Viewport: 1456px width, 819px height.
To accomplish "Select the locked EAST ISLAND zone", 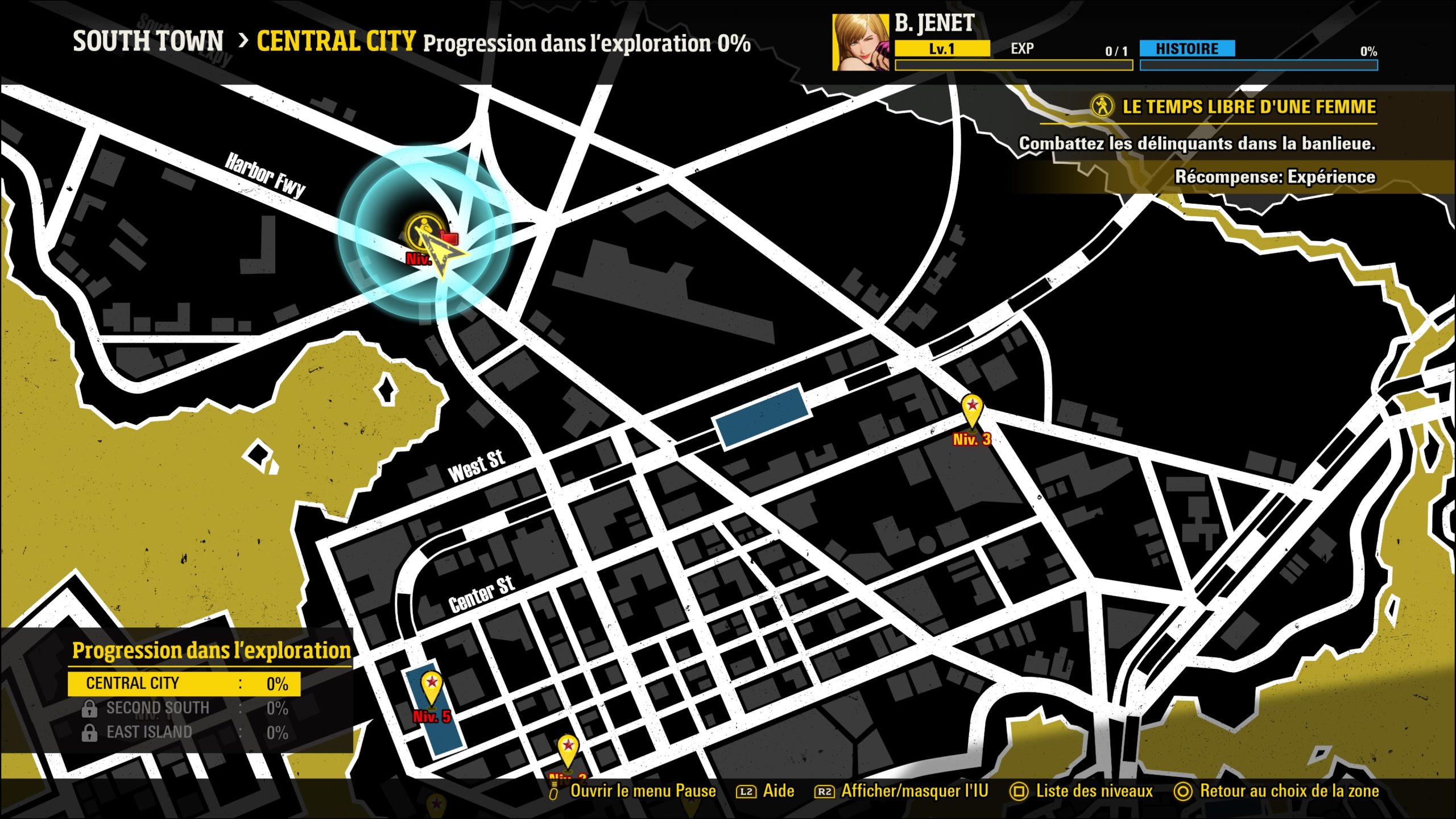I will tap(149, 733).
